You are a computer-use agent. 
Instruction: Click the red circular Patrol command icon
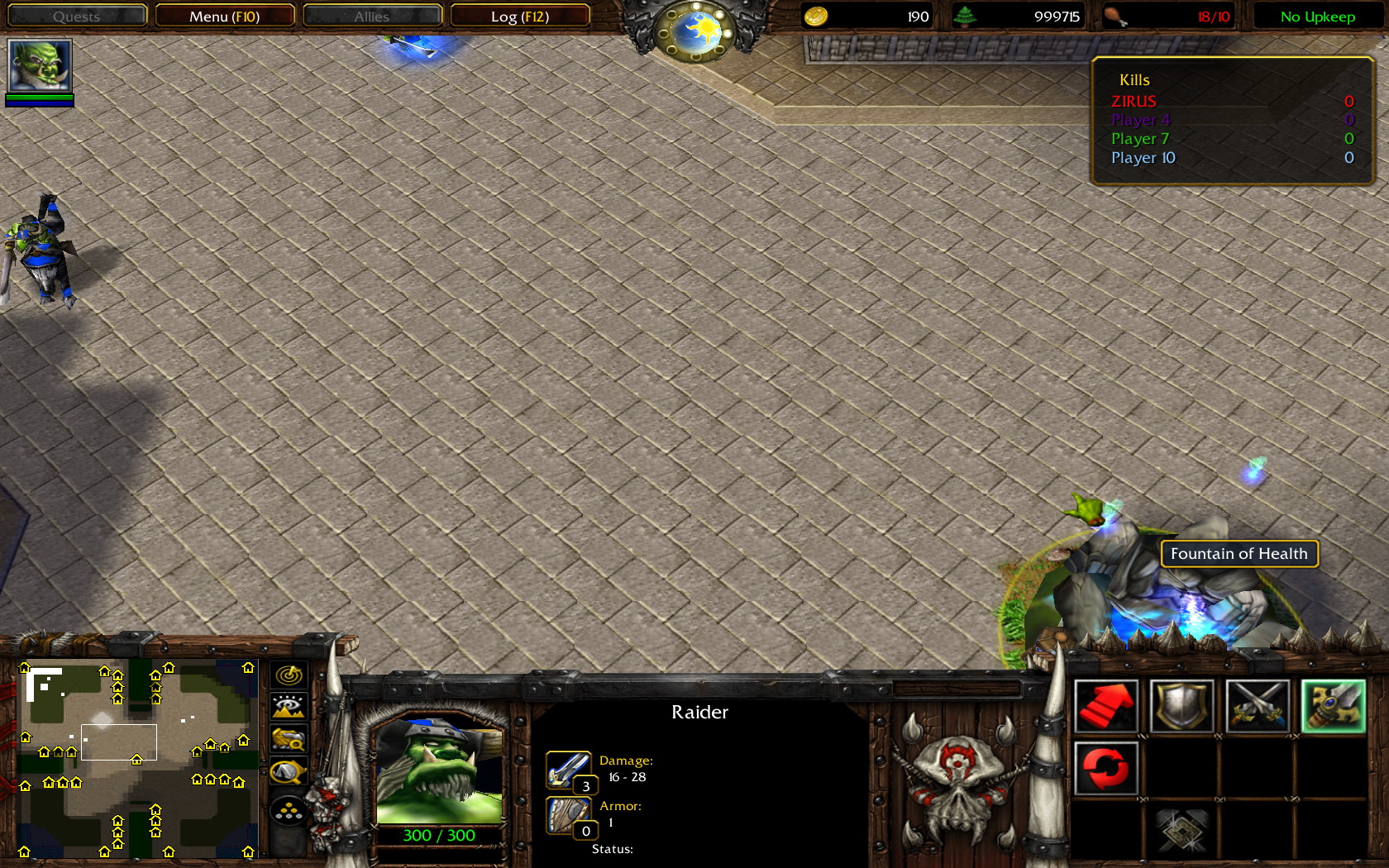tap(1106, 766)
